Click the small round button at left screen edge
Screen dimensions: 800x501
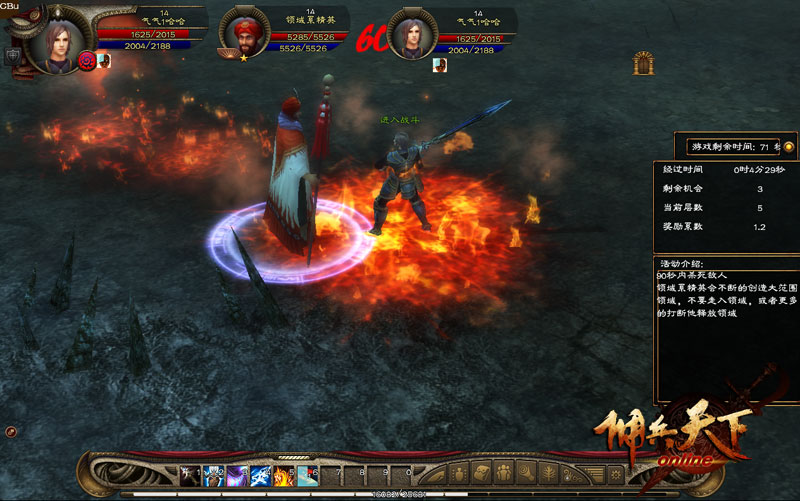11,431
